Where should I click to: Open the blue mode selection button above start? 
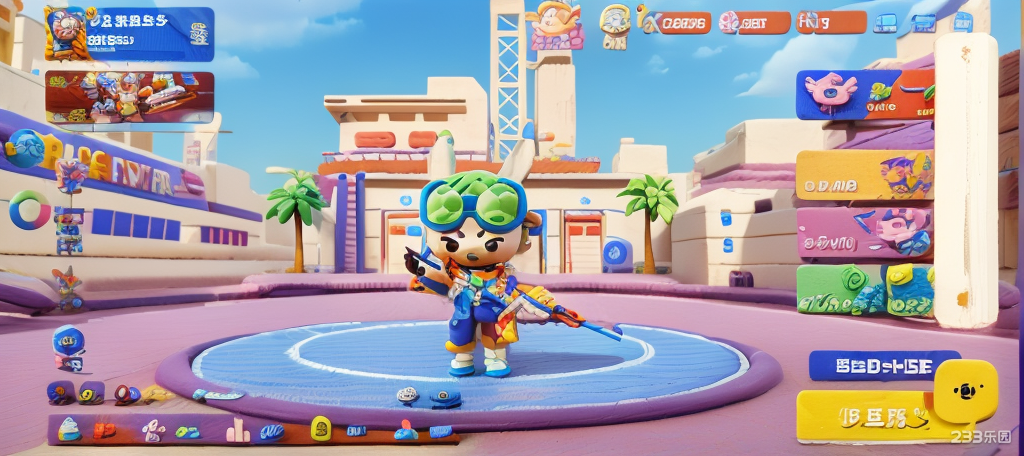884,365
